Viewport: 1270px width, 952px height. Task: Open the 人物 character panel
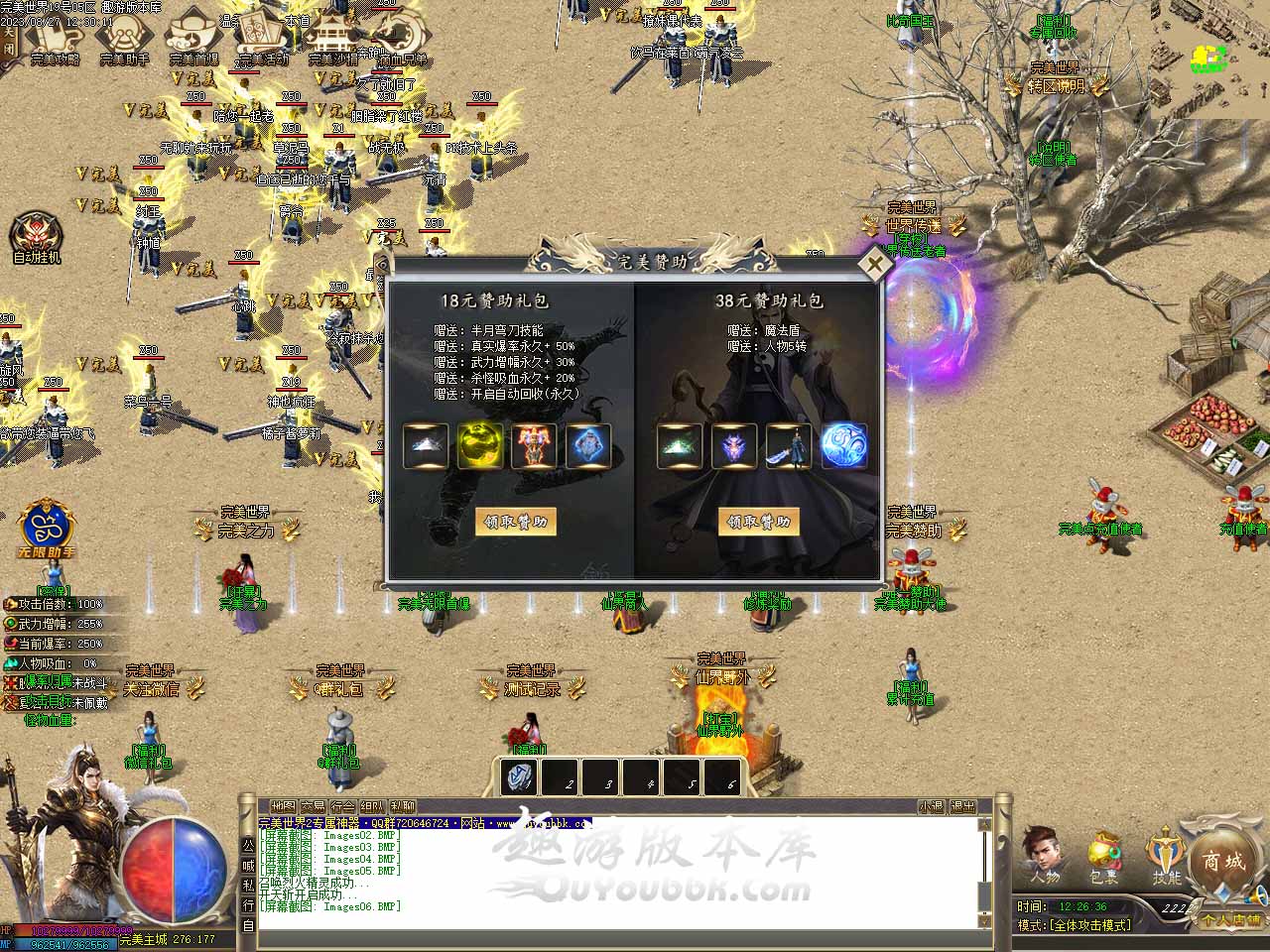click(x=1043, y=856)
